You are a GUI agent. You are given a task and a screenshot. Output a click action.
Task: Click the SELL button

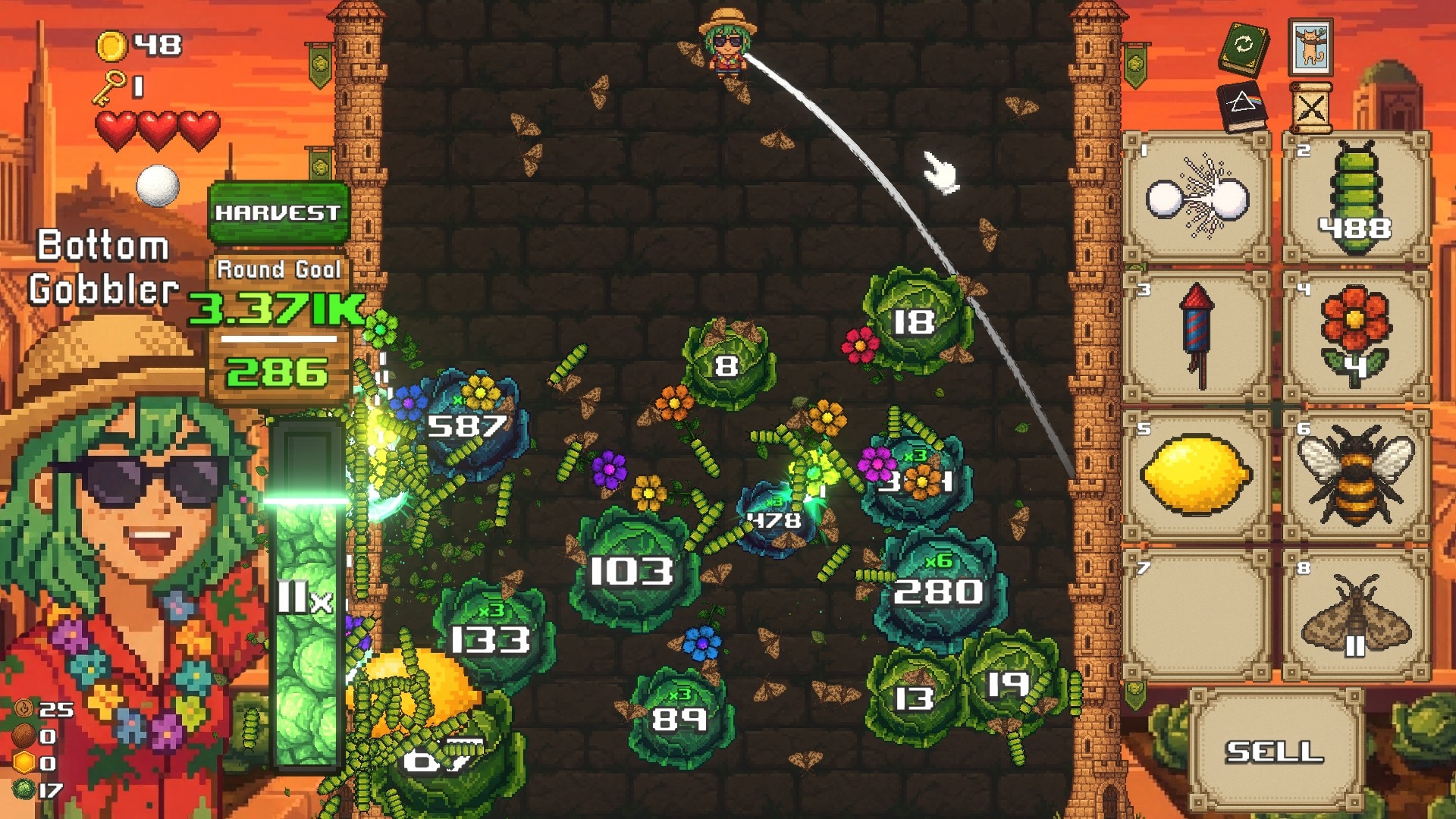point(1275,751)
